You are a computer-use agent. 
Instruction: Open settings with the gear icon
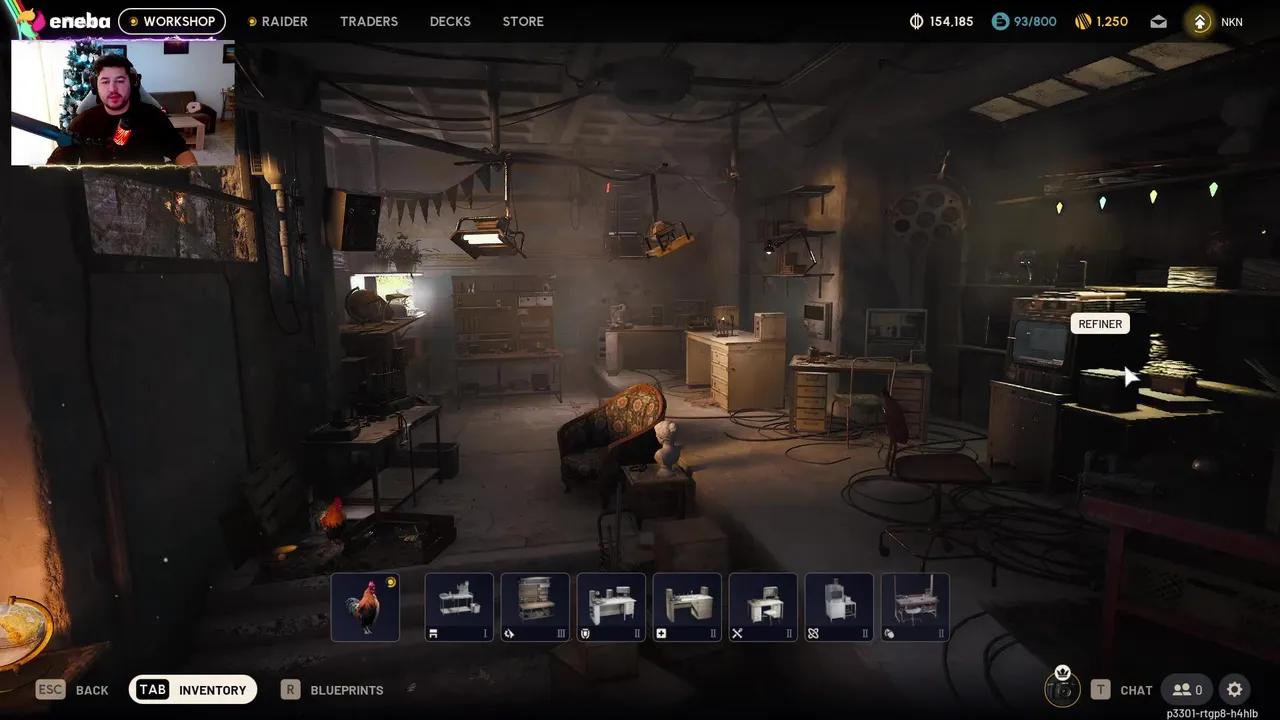coord(1235,689)
